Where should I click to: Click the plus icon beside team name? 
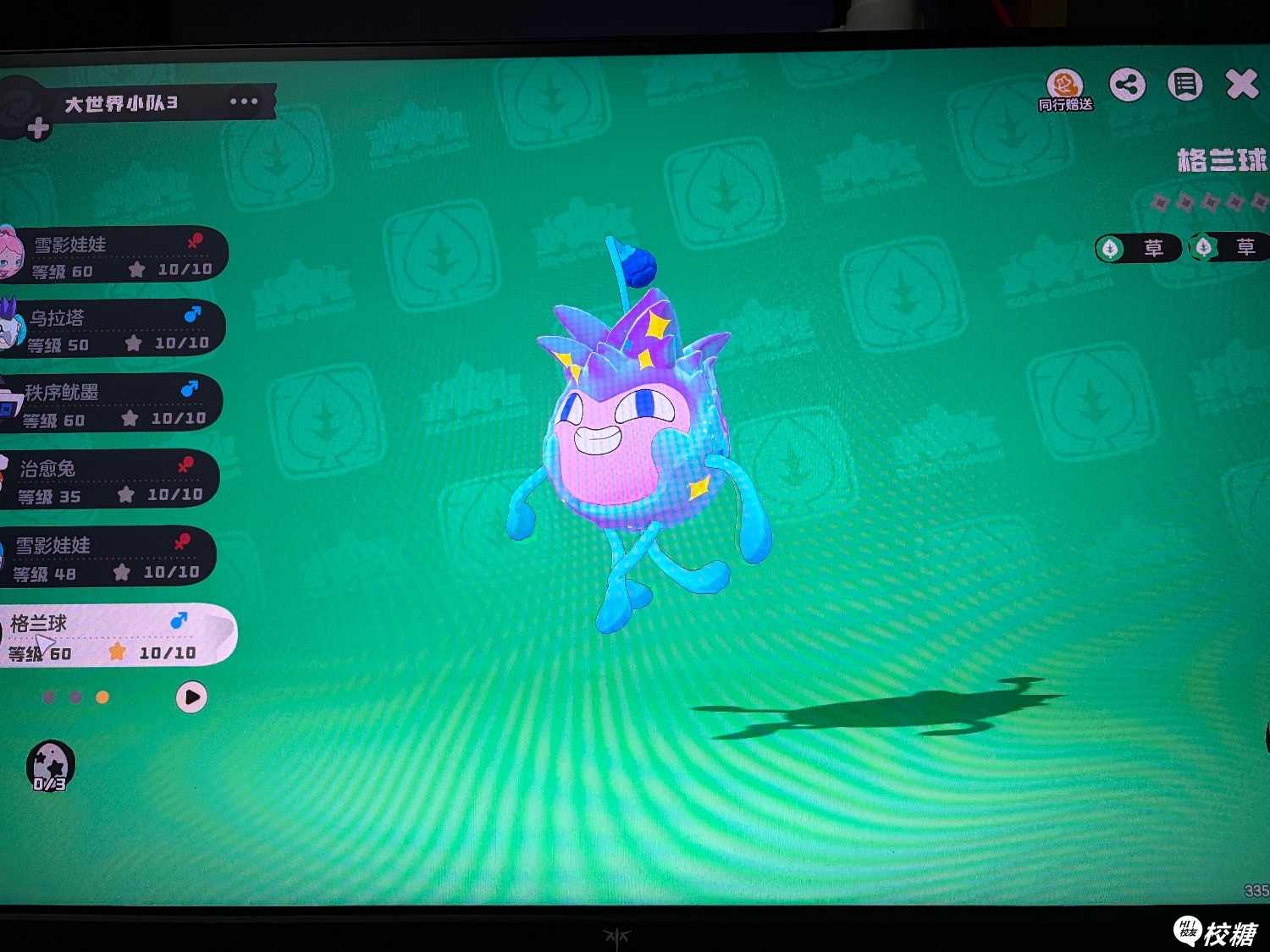[x=38, y=129]
